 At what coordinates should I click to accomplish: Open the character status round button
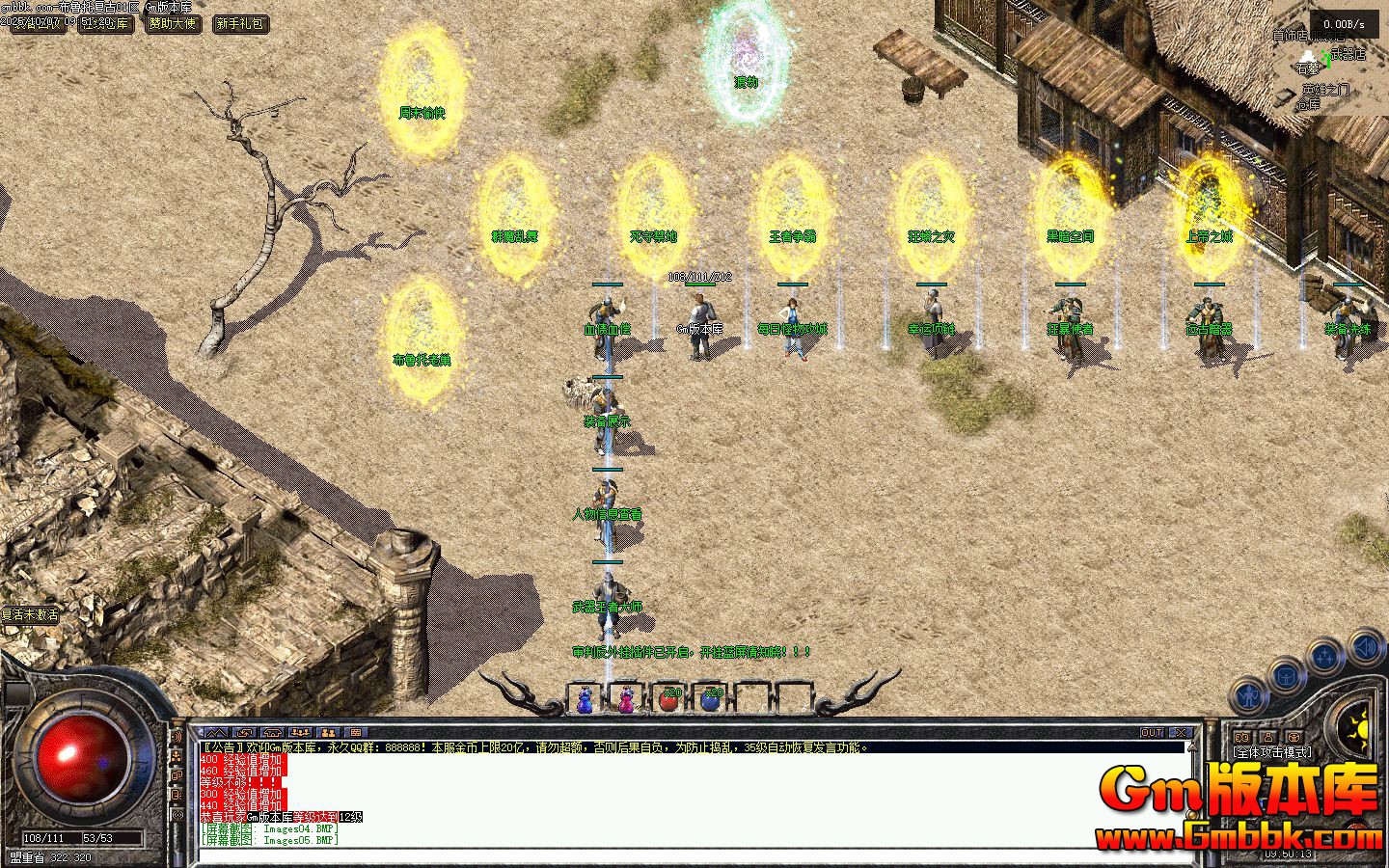(1249, 694)
